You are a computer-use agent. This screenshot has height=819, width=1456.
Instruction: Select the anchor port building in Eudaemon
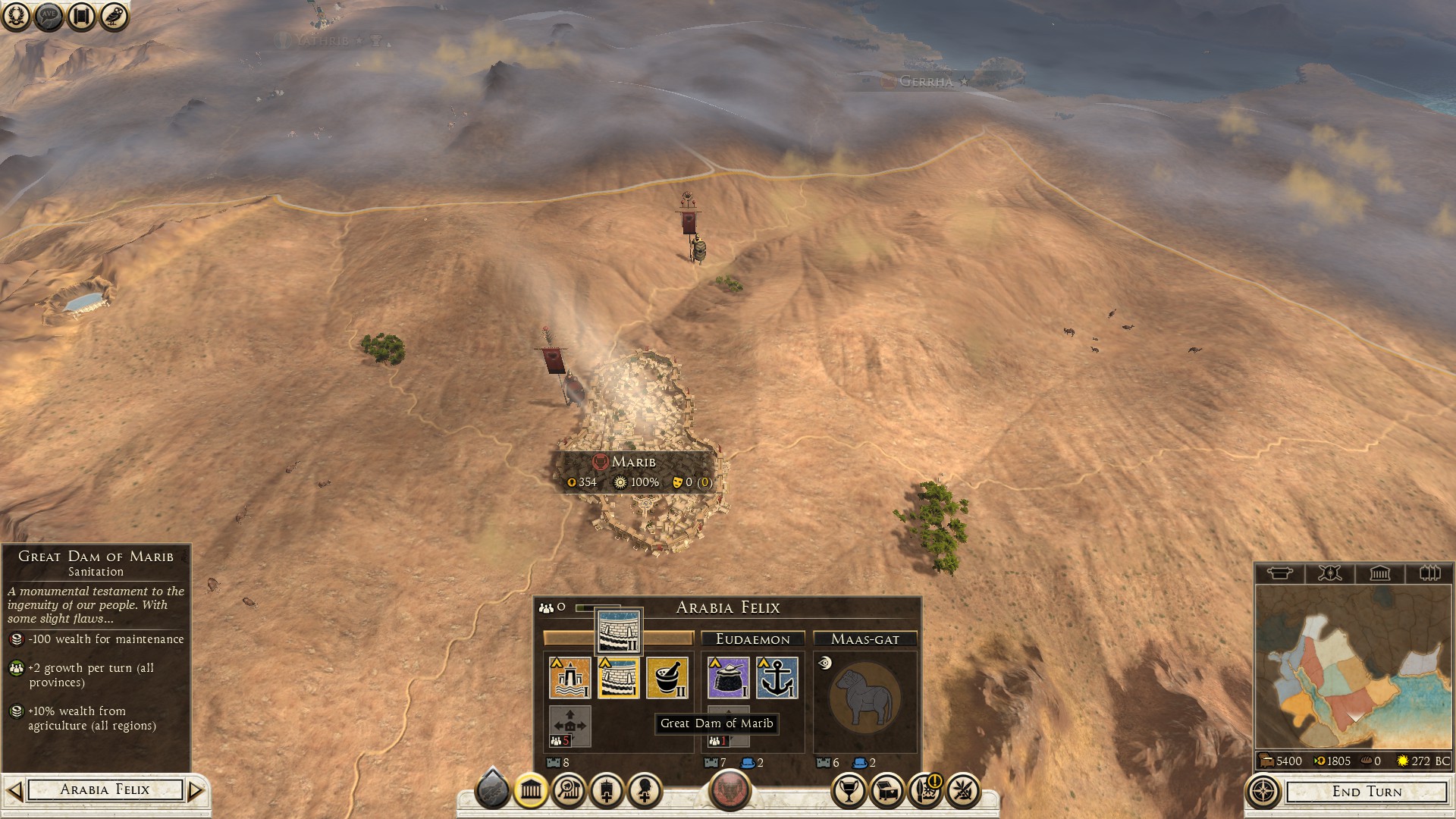(x=777, y=677)
